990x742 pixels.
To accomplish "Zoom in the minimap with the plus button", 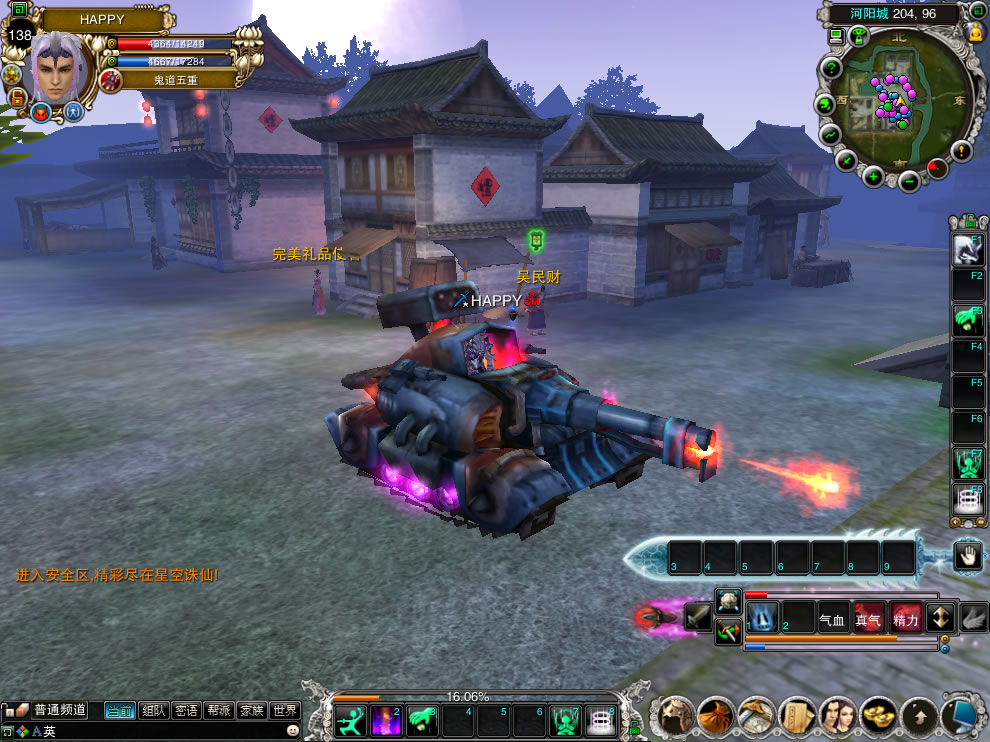I will click(x=873, y=178).
